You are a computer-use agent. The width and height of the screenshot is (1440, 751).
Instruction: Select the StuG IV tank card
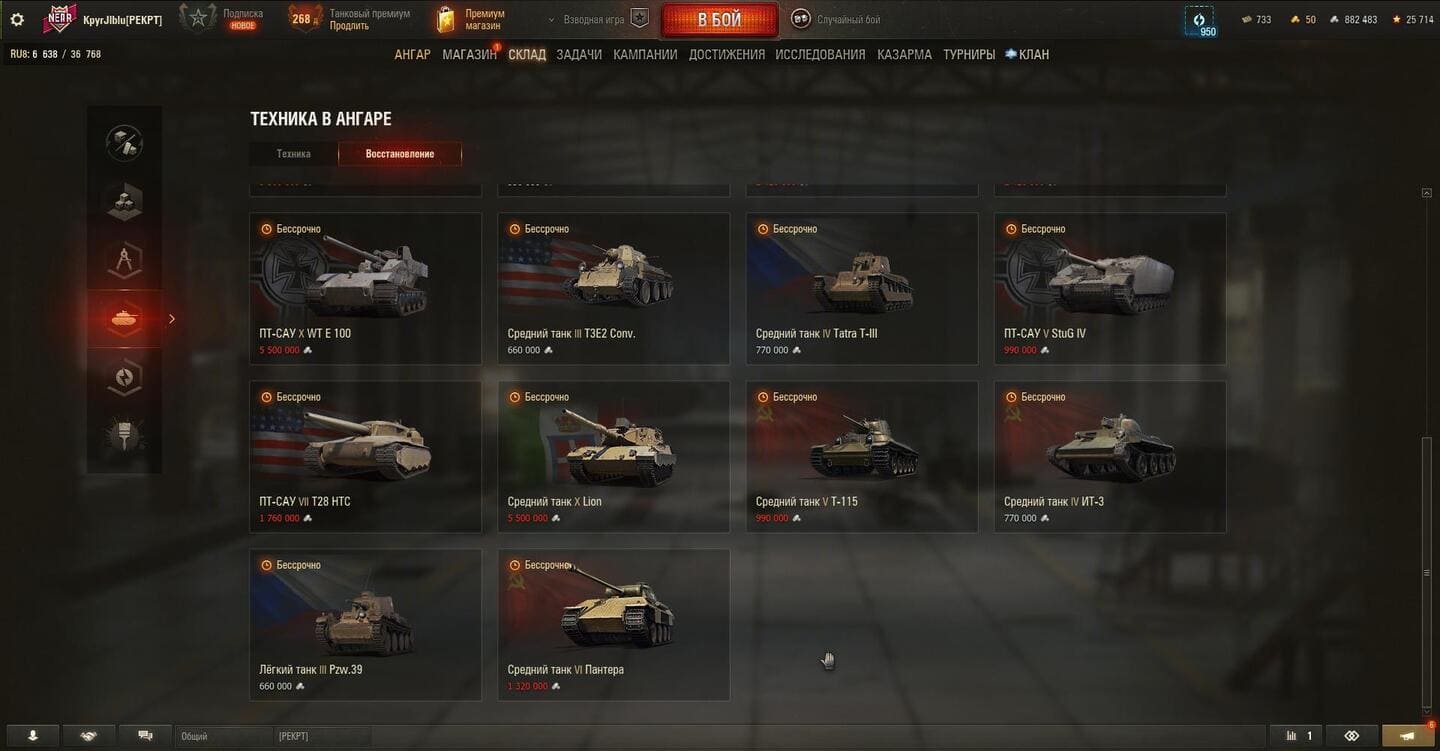pos(1109,288)
